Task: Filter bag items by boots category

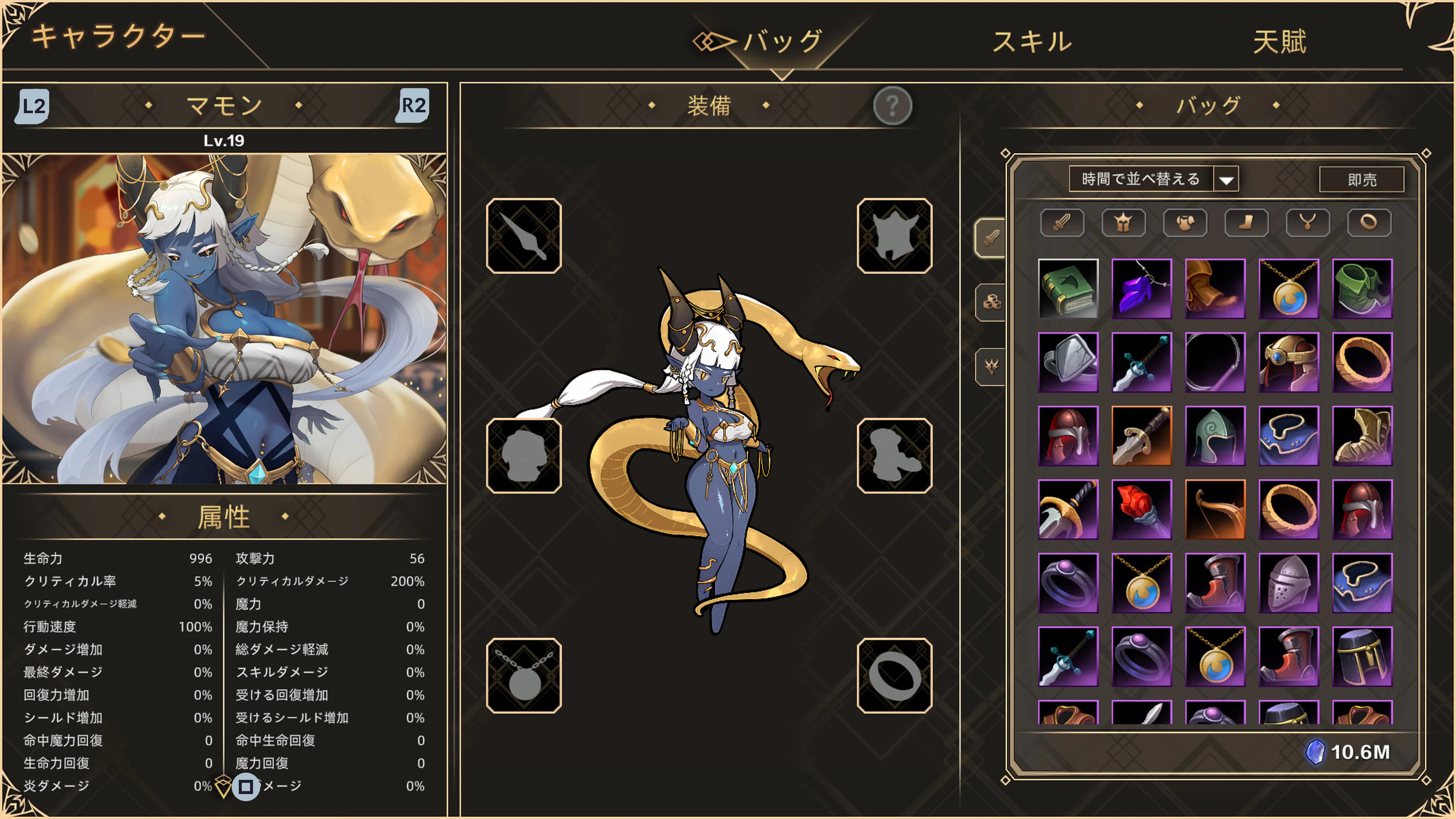Action: 1247,222
